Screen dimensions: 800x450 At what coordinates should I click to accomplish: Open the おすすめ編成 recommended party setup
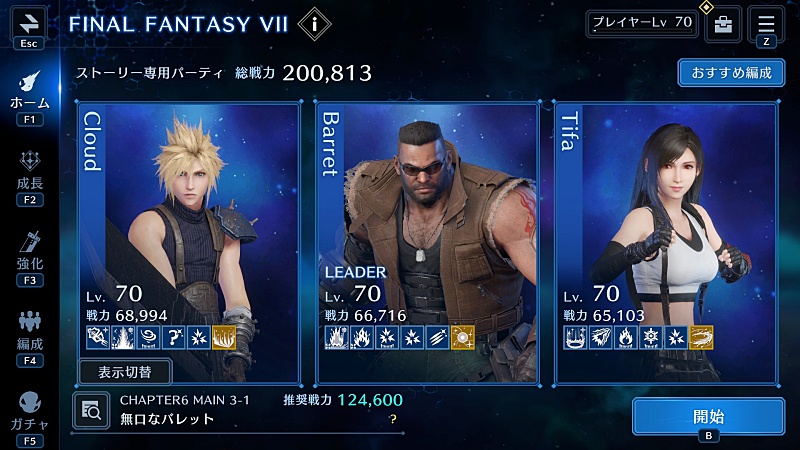point(730,74)
